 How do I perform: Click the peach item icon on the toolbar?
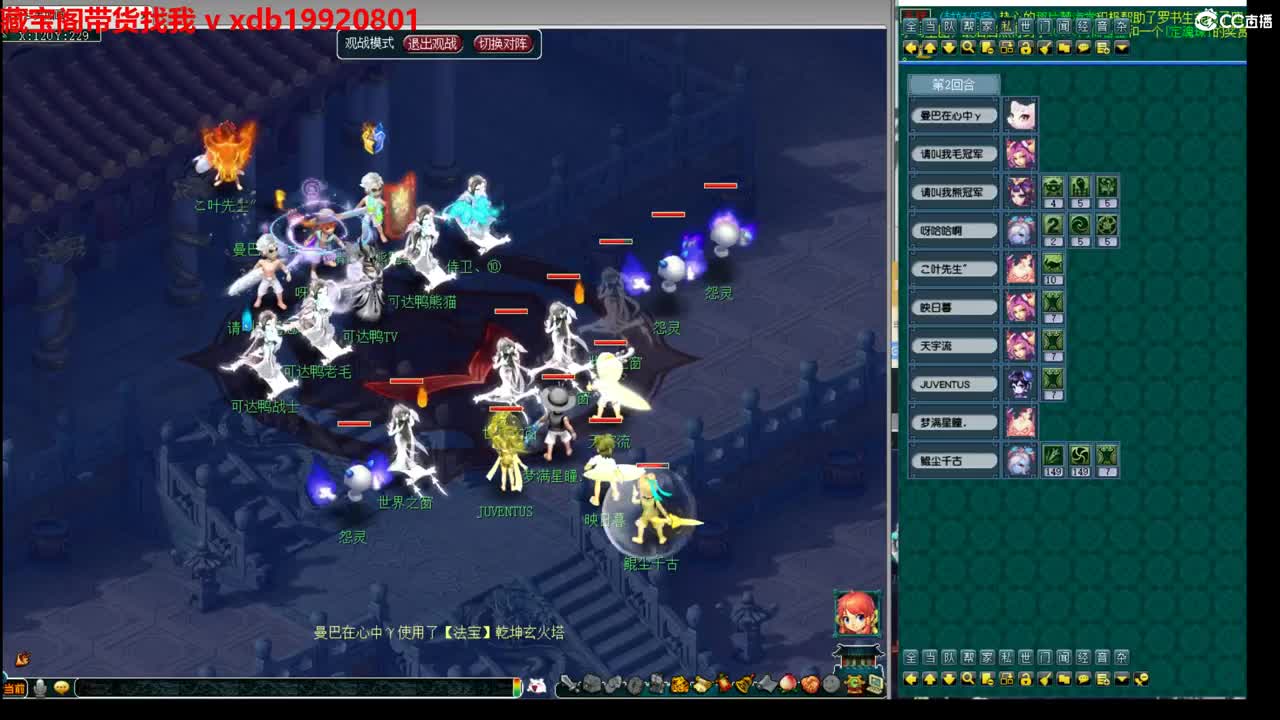(786, 684)
